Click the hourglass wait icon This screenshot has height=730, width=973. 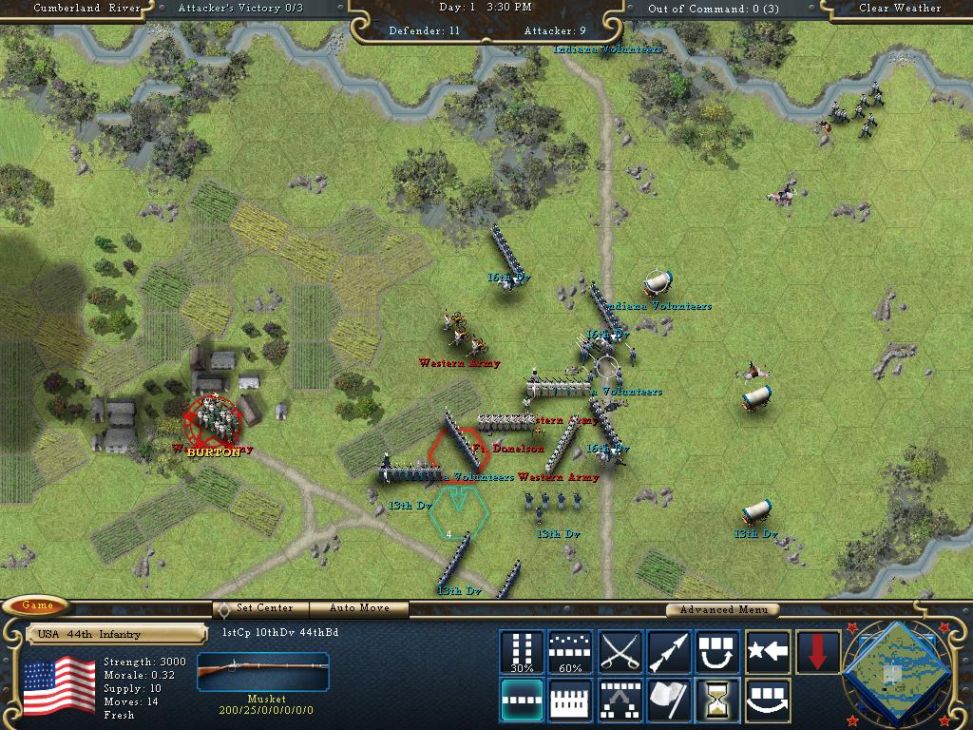(718, 700)
